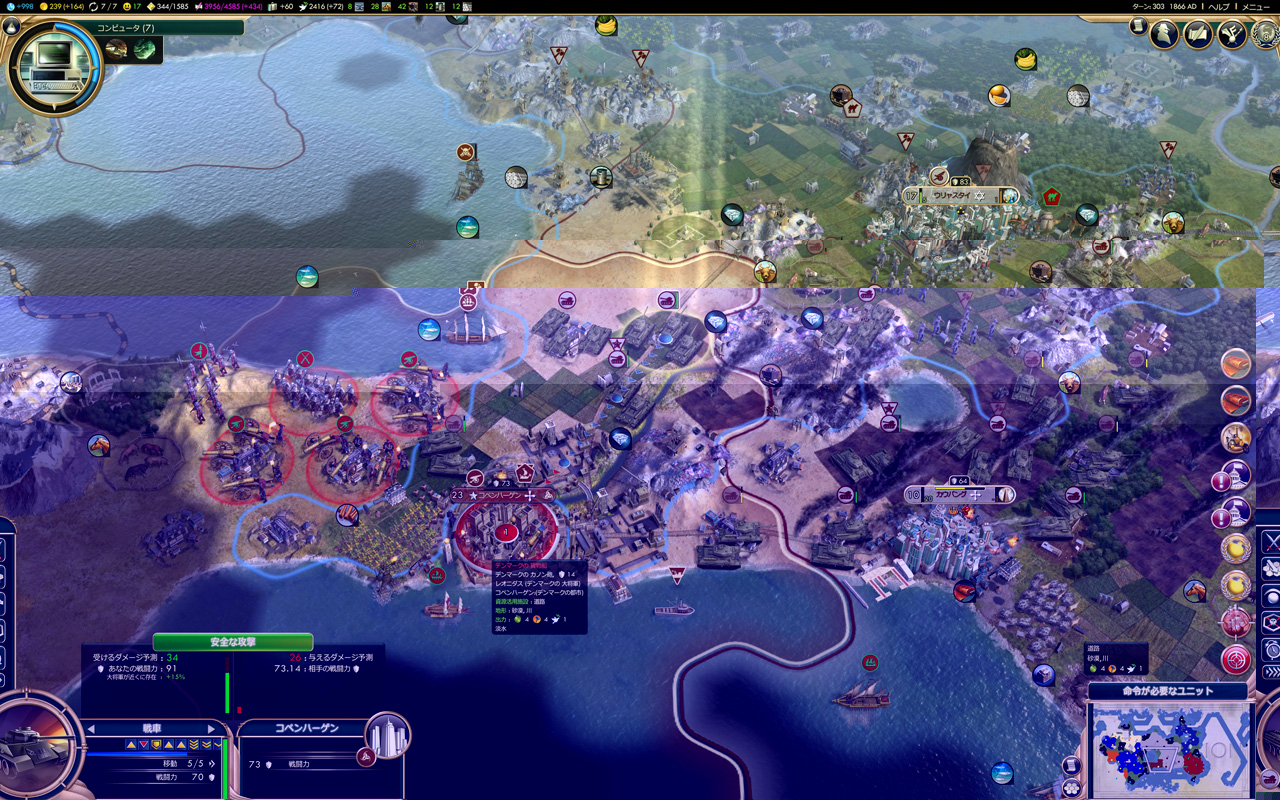Screen dimensions: 1280x800
Task: Click the 命令が必要なユニット button
Action: [1167, 691]
